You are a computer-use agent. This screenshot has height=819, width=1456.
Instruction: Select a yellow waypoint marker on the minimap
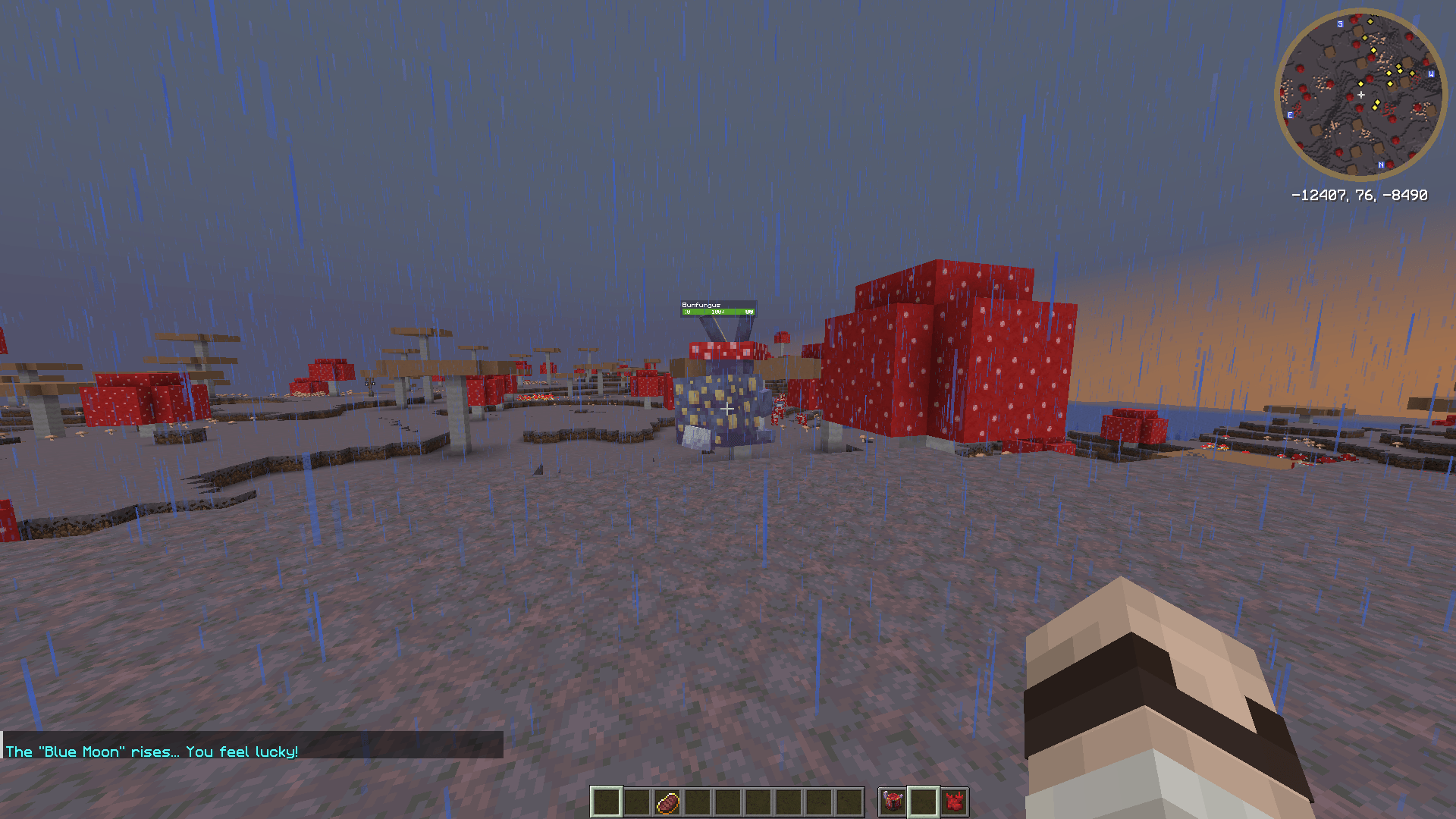1389,73
